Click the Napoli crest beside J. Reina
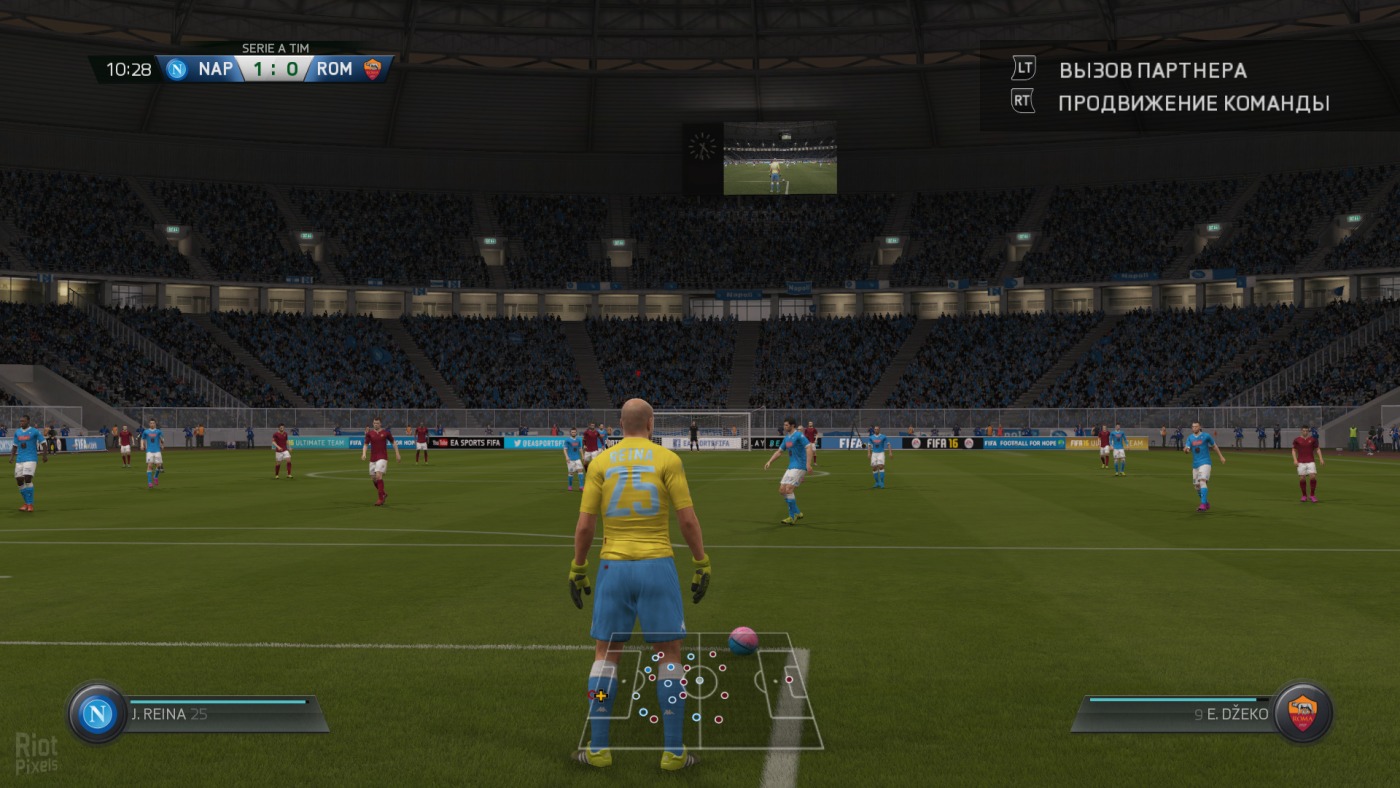The image size is (1400, 788). (97, 713)
